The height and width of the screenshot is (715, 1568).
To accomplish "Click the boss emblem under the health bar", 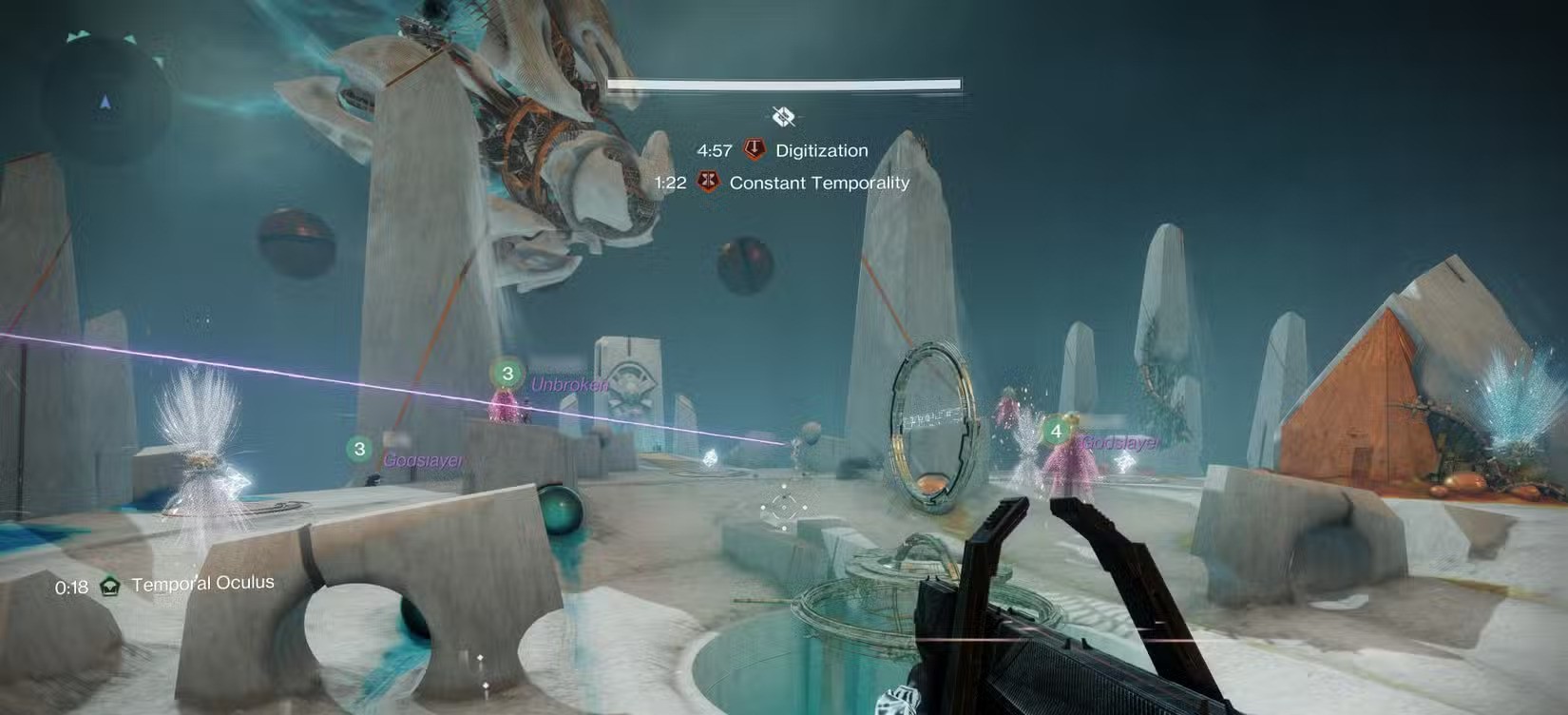I will tap(783, 117).
